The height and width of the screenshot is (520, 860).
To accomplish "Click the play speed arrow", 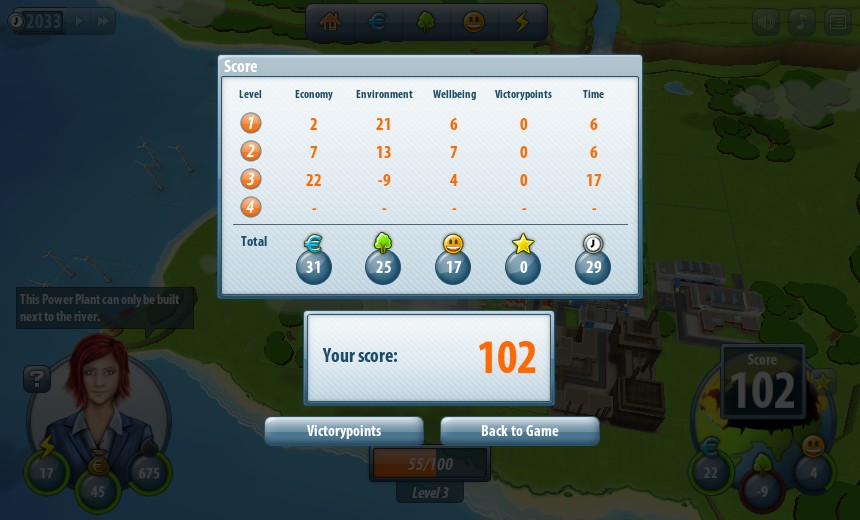I will (79, 21).
